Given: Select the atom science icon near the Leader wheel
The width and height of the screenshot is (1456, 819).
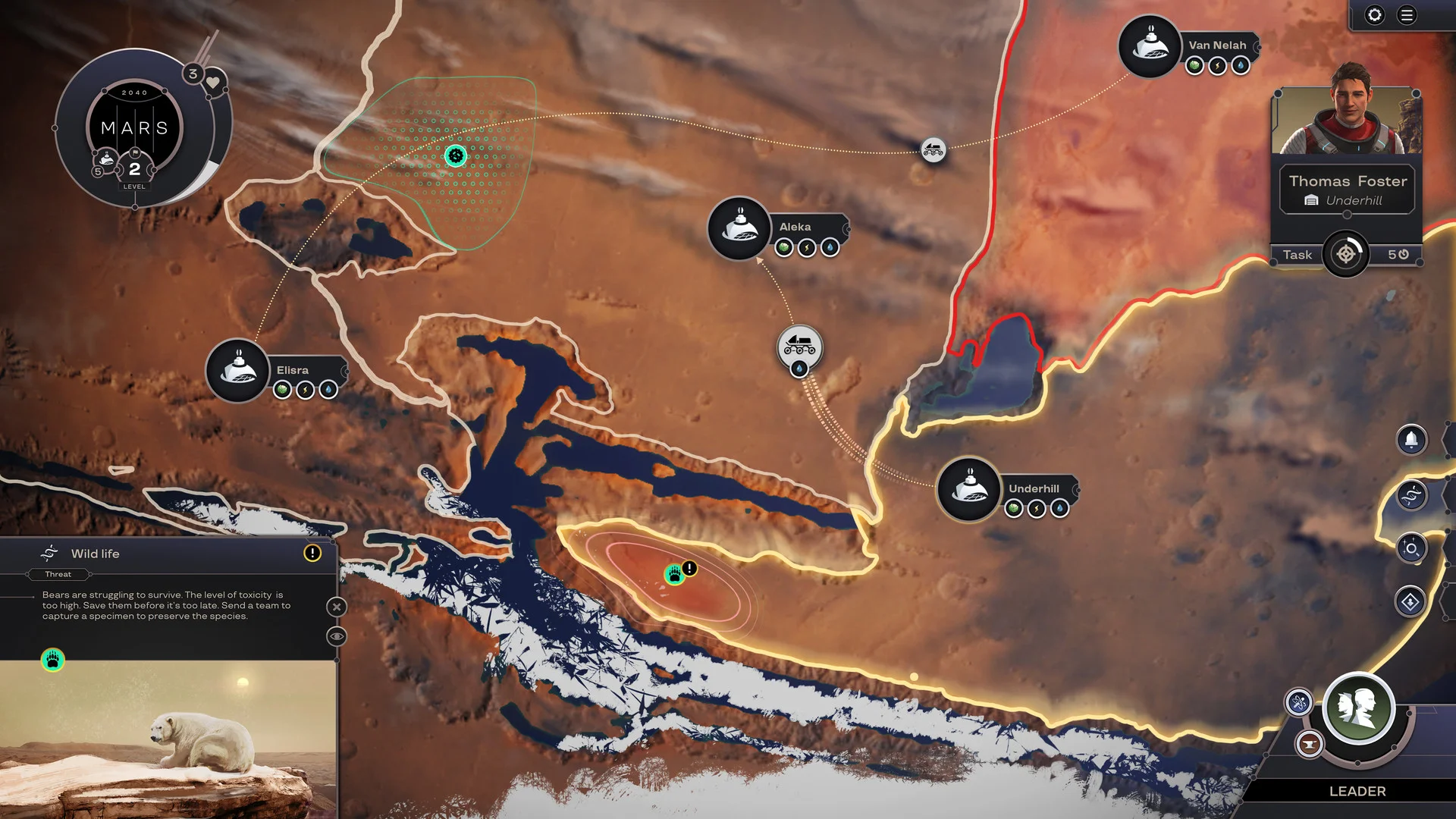Looking at the screenshot, I should pos(1300,701).
